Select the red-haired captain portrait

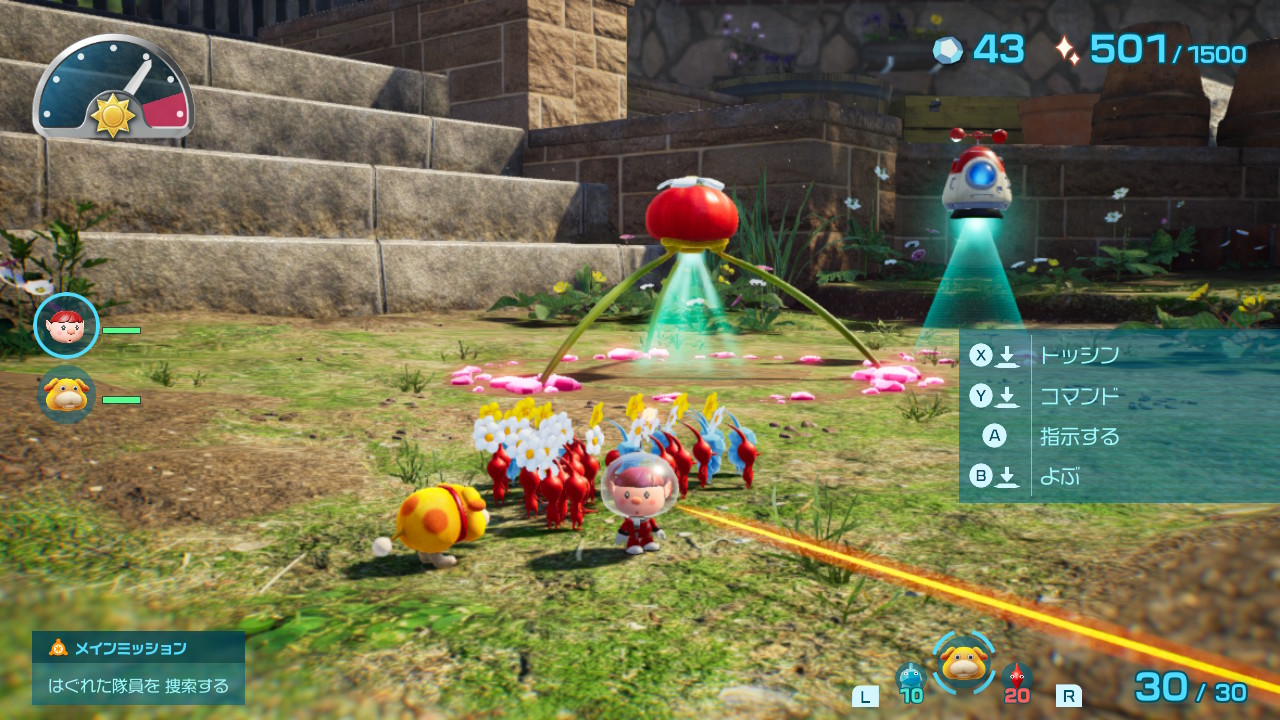point(66,326)
